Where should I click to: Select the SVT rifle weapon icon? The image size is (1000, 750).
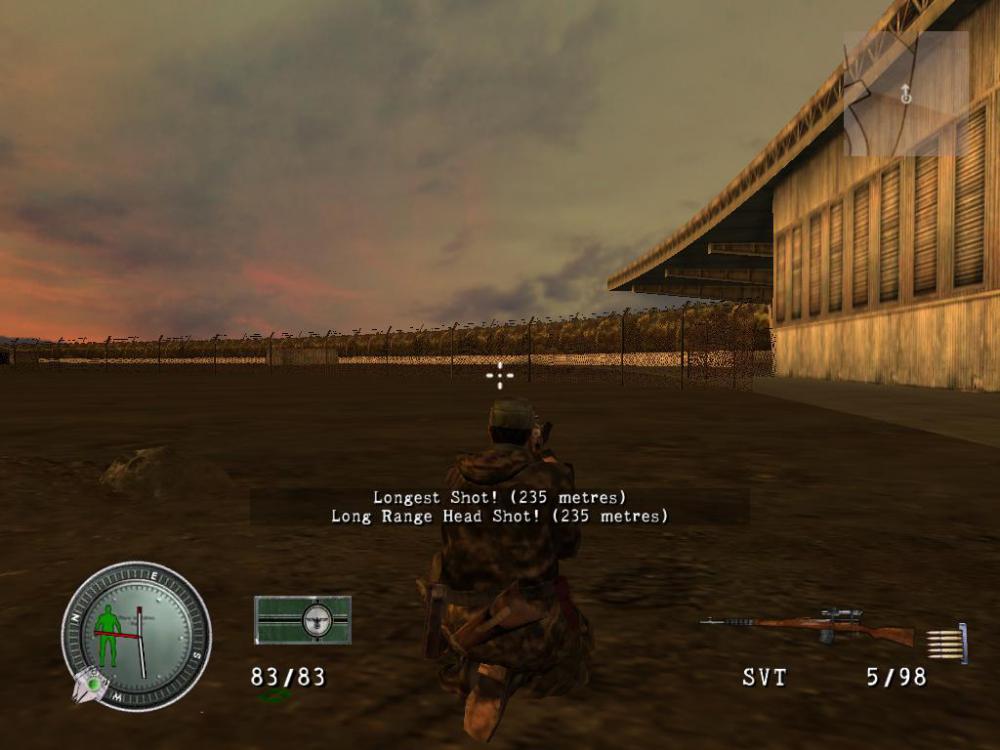tap(806, 628)
